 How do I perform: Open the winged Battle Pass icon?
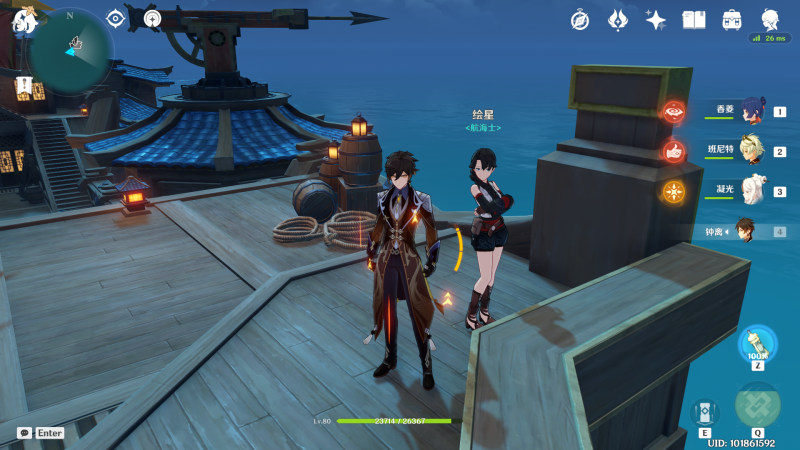pyautogui.click(x=618, y=19)
